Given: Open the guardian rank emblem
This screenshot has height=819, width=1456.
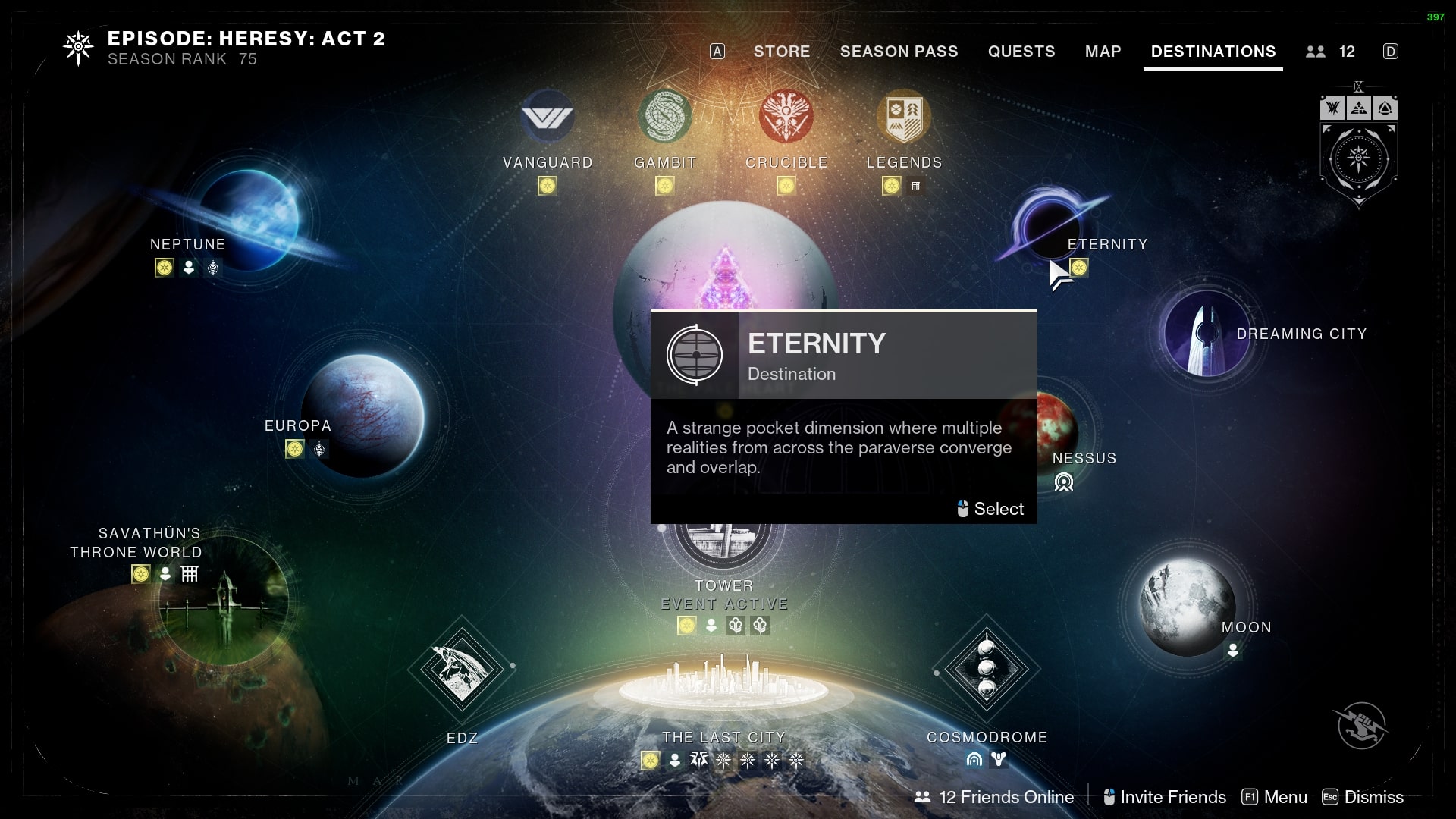Looking at the screenshot, I should click(x=1358, y=161).
